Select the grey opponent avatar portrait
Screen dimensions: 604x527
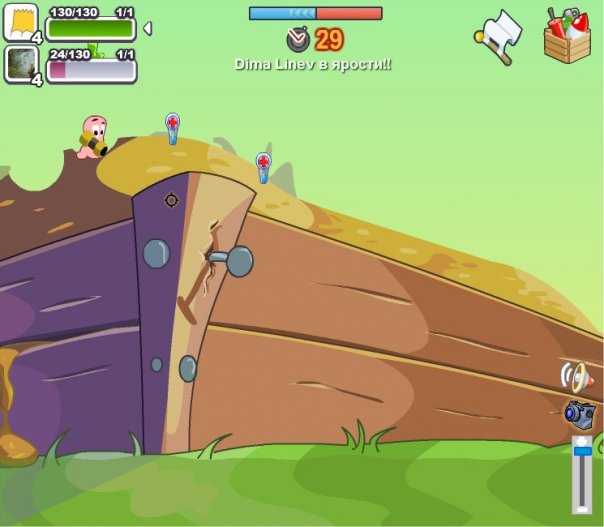point(20,65)
